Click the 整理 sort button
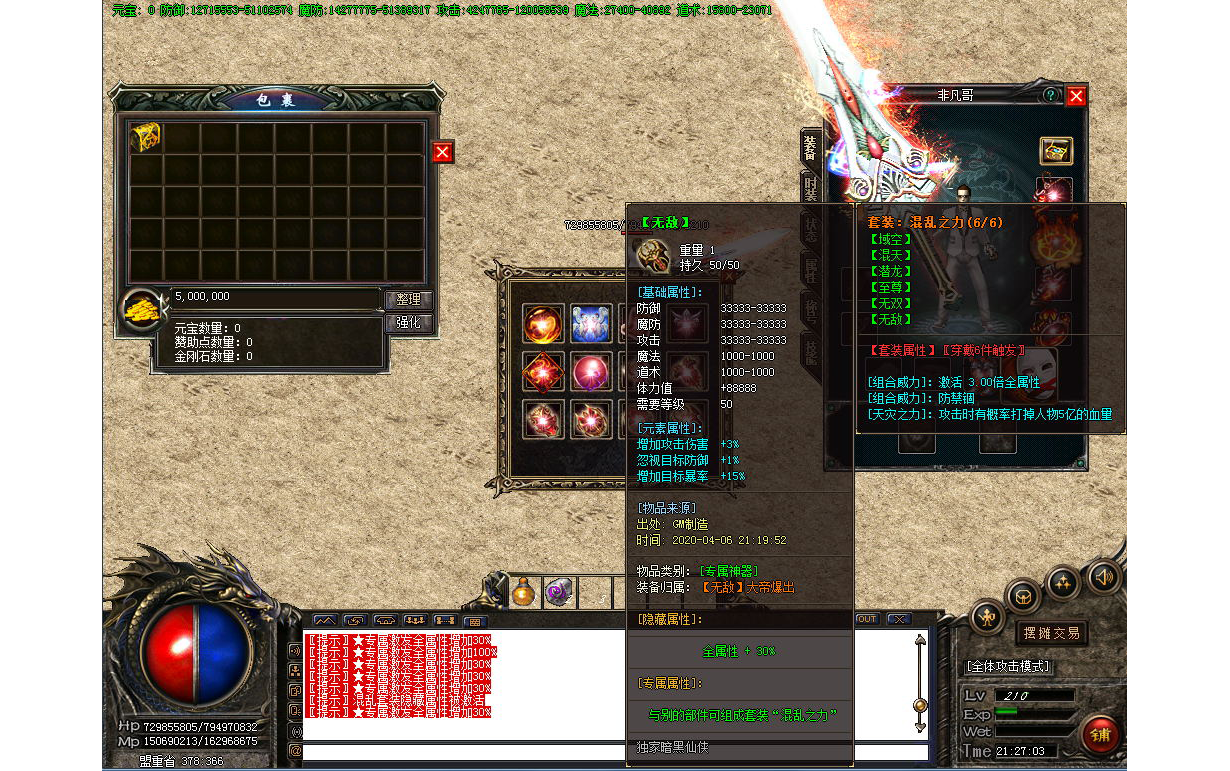Screen dimensions: 1230x771 [409, 299]
